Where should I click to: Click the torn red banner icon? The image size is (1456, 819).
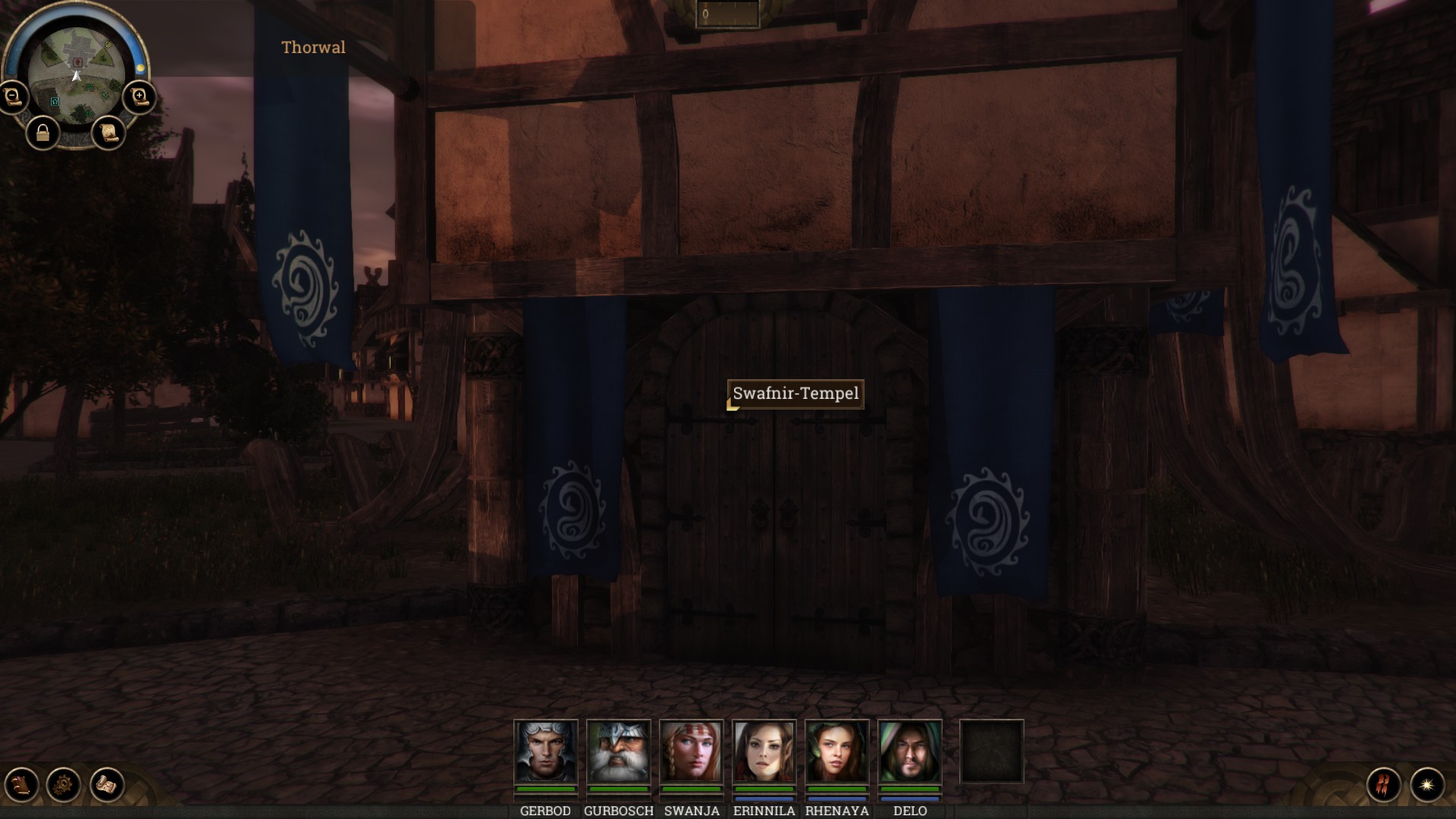[1384, 784]
